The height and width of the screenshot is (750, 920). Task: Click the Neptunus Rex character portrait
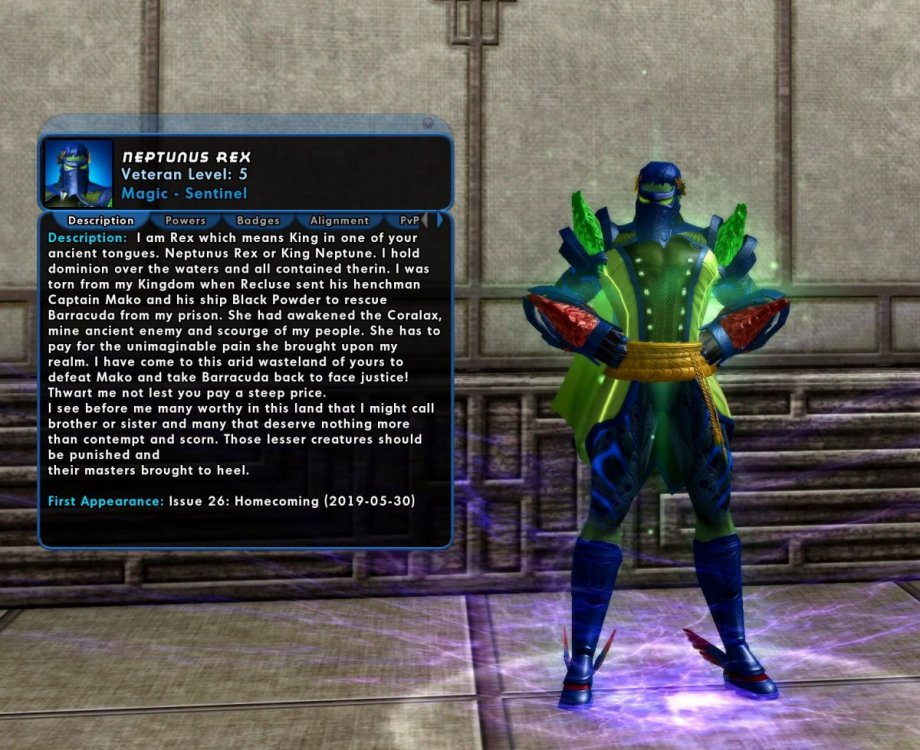79,174
